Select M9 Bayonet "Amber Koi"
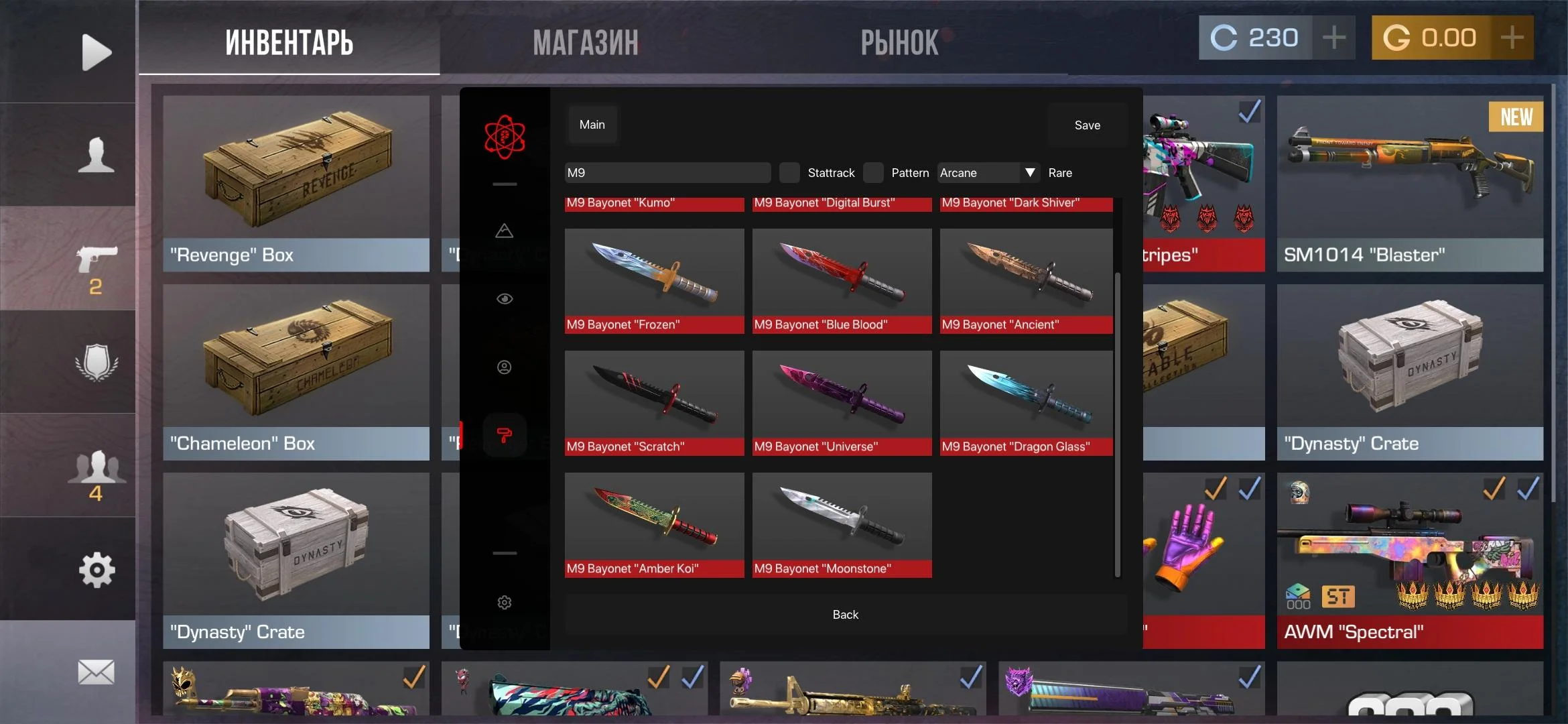The height and width of the screenshot is (724, 1568). [x=654, y=524]
